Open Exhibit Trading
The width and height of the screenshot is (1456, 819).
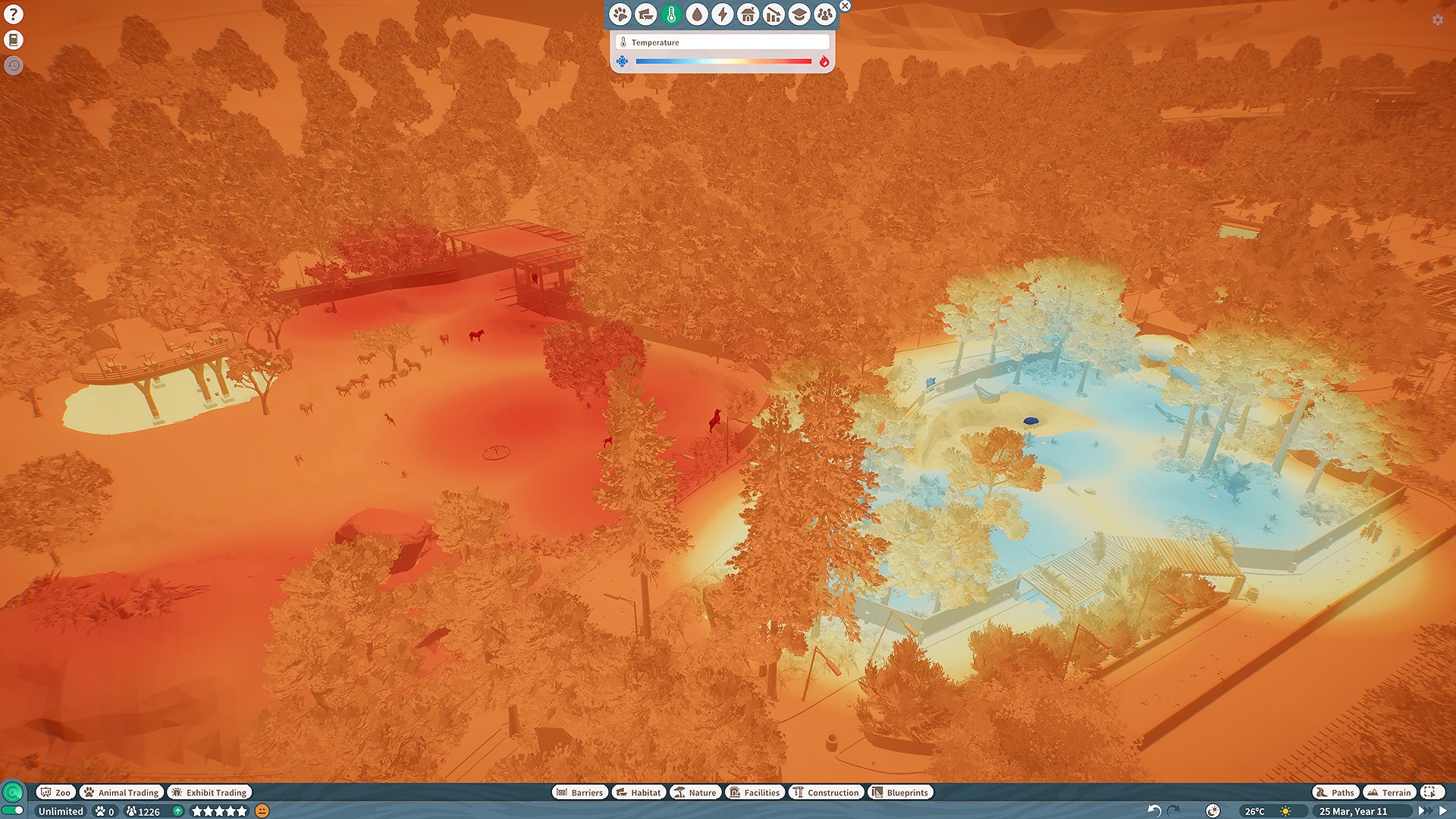pos(209,792)
